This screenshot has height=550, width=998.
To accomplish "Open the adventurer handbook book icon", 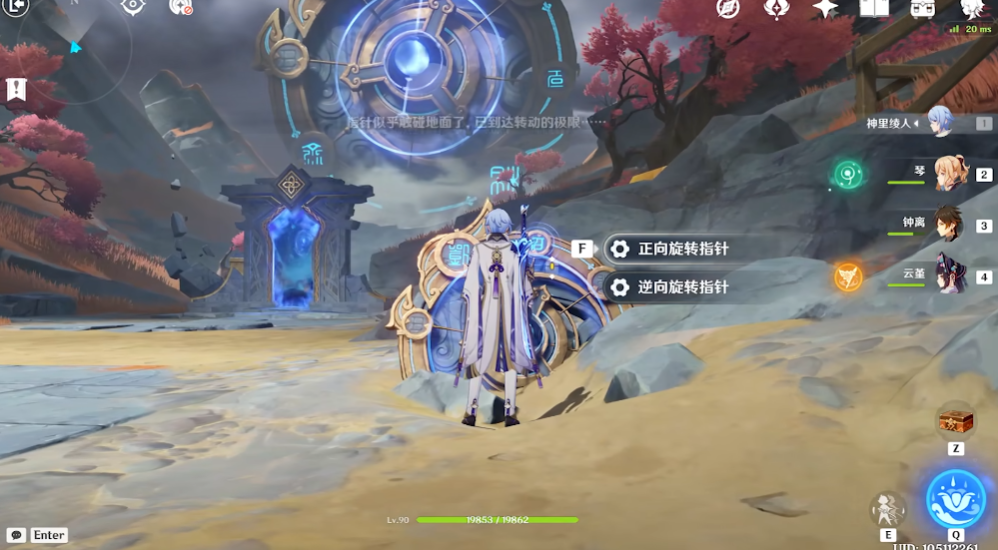I will tap(874, 8).
